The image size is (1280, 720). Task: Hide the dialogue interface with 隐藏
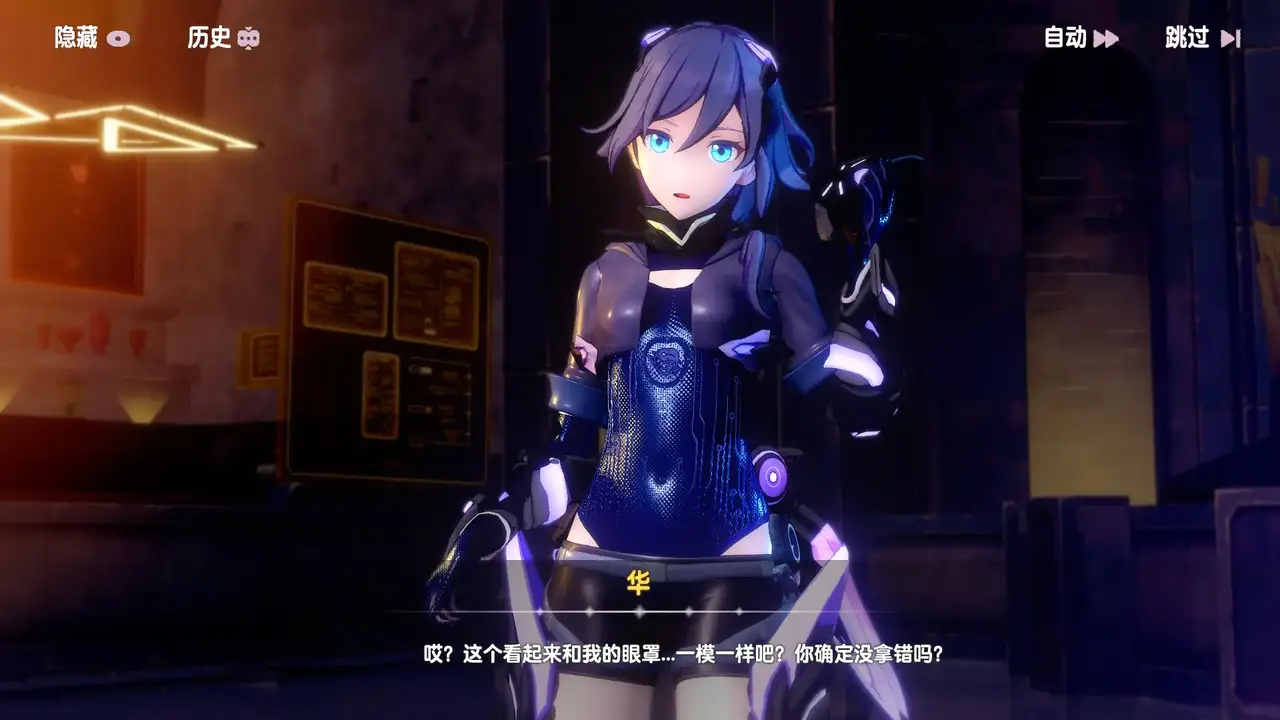pyautogui.click(x=91, y=38)
